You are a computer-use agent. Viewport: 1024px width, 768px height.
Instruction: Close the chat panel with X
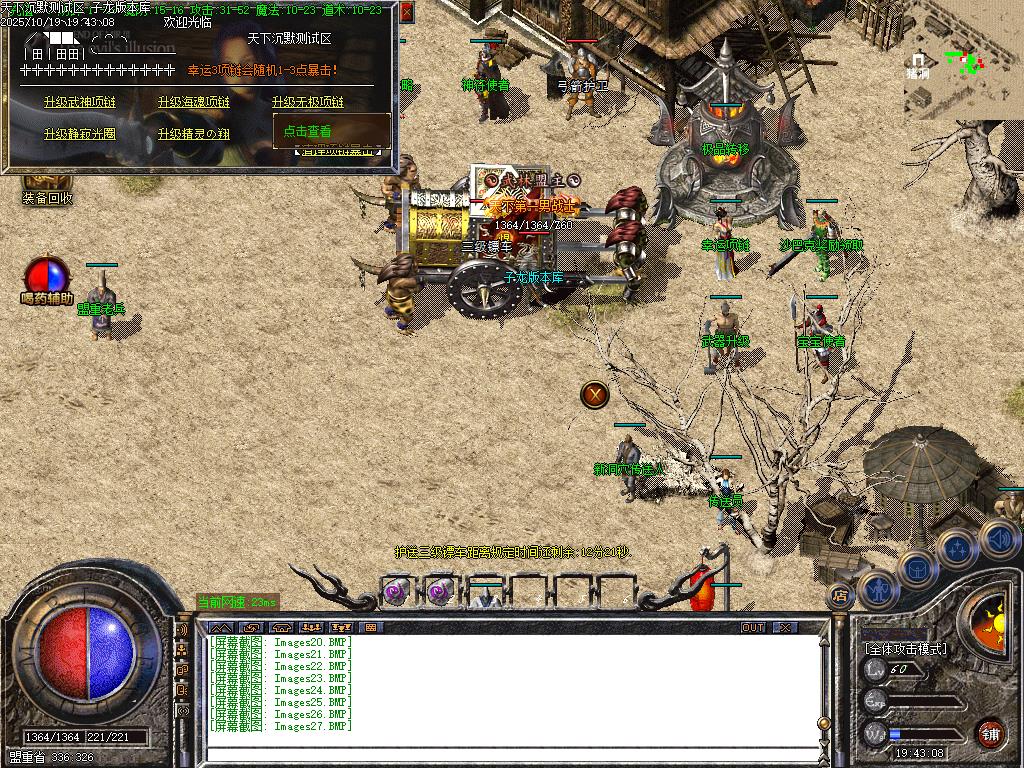click(786, 627)
